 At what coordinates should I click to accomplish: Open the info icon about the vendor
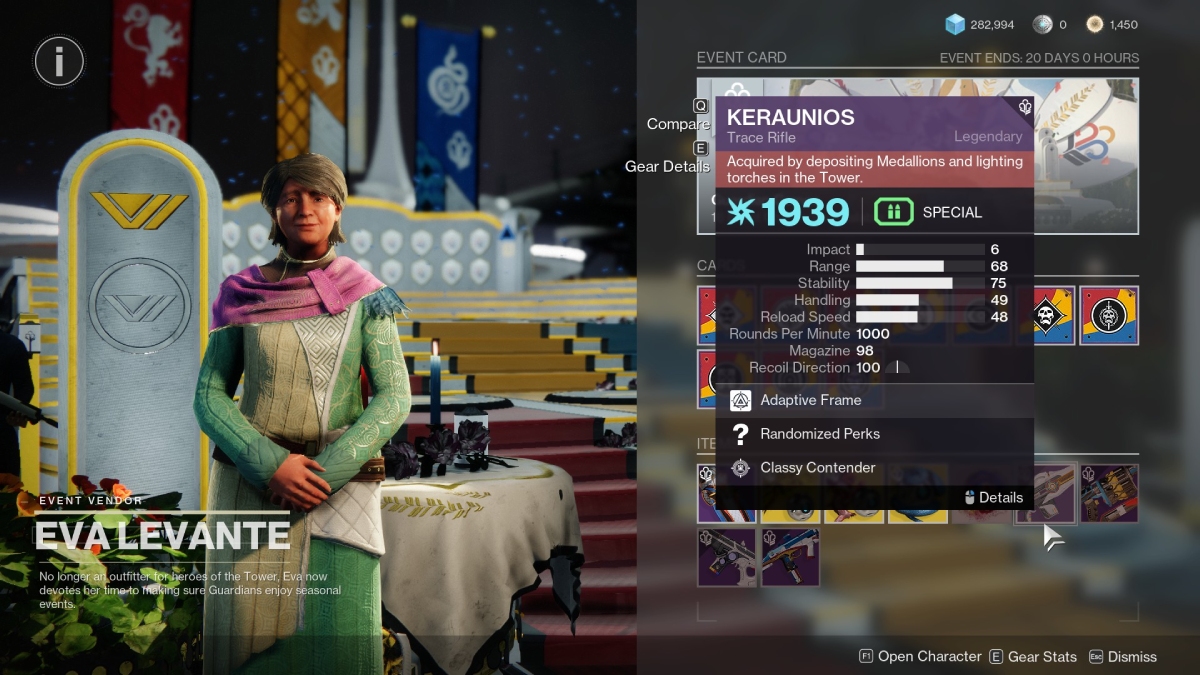tap(59, 61)
